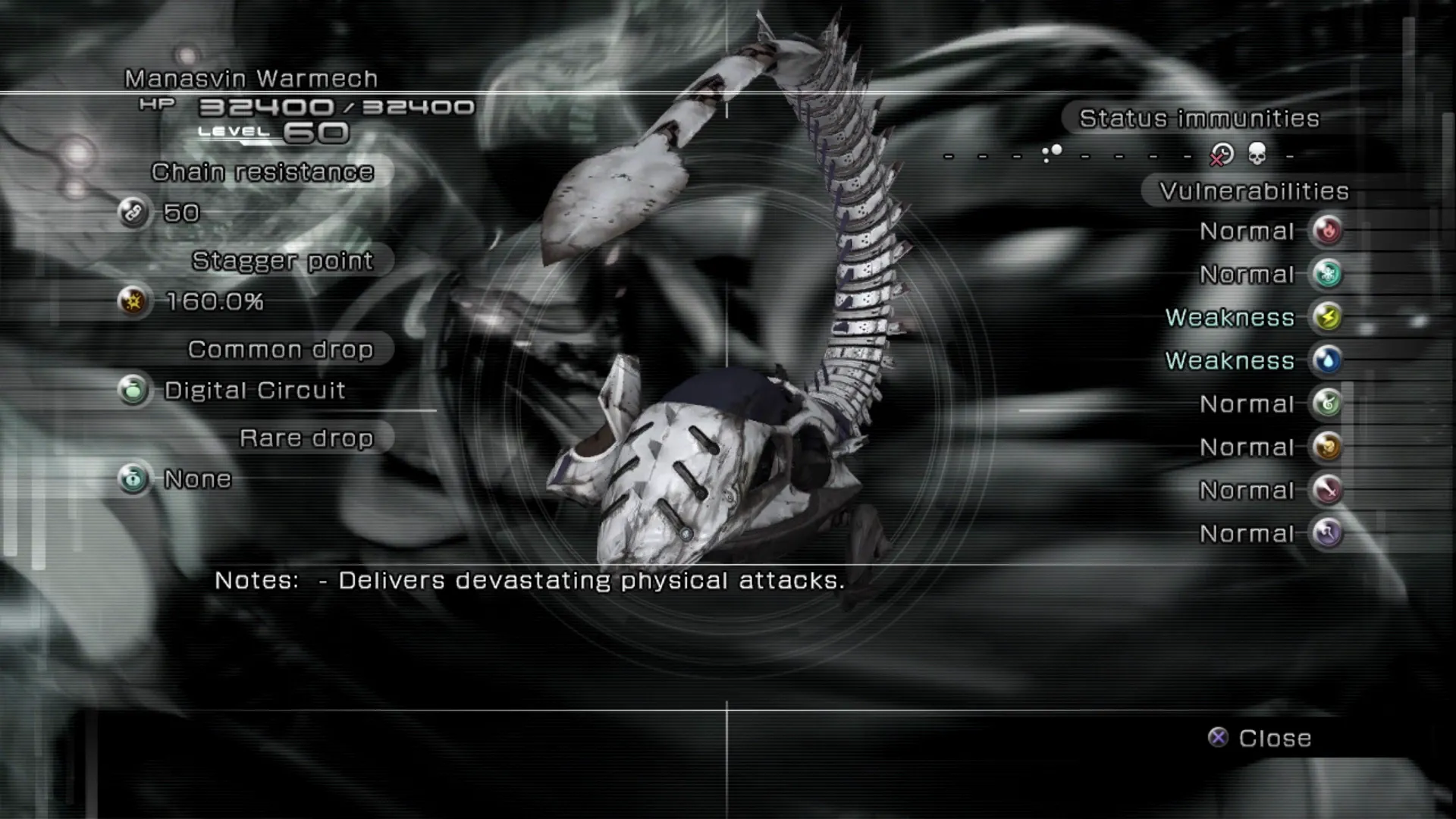Select the green wind vulnerability icon
The height and width of the screenshot is (819, 1456).
pyautogui.click(x=1327, y=403)
